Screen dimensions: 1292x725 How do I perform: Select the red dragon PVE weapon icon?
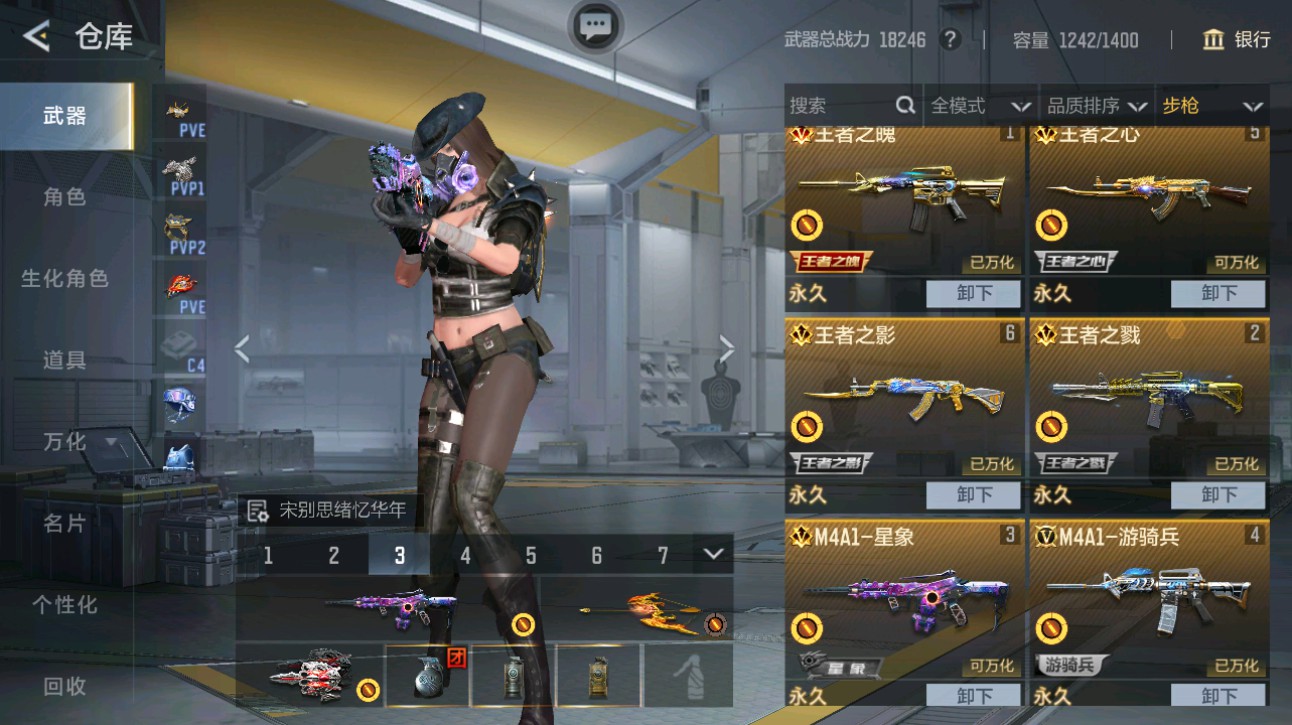[x=180, y=283]
